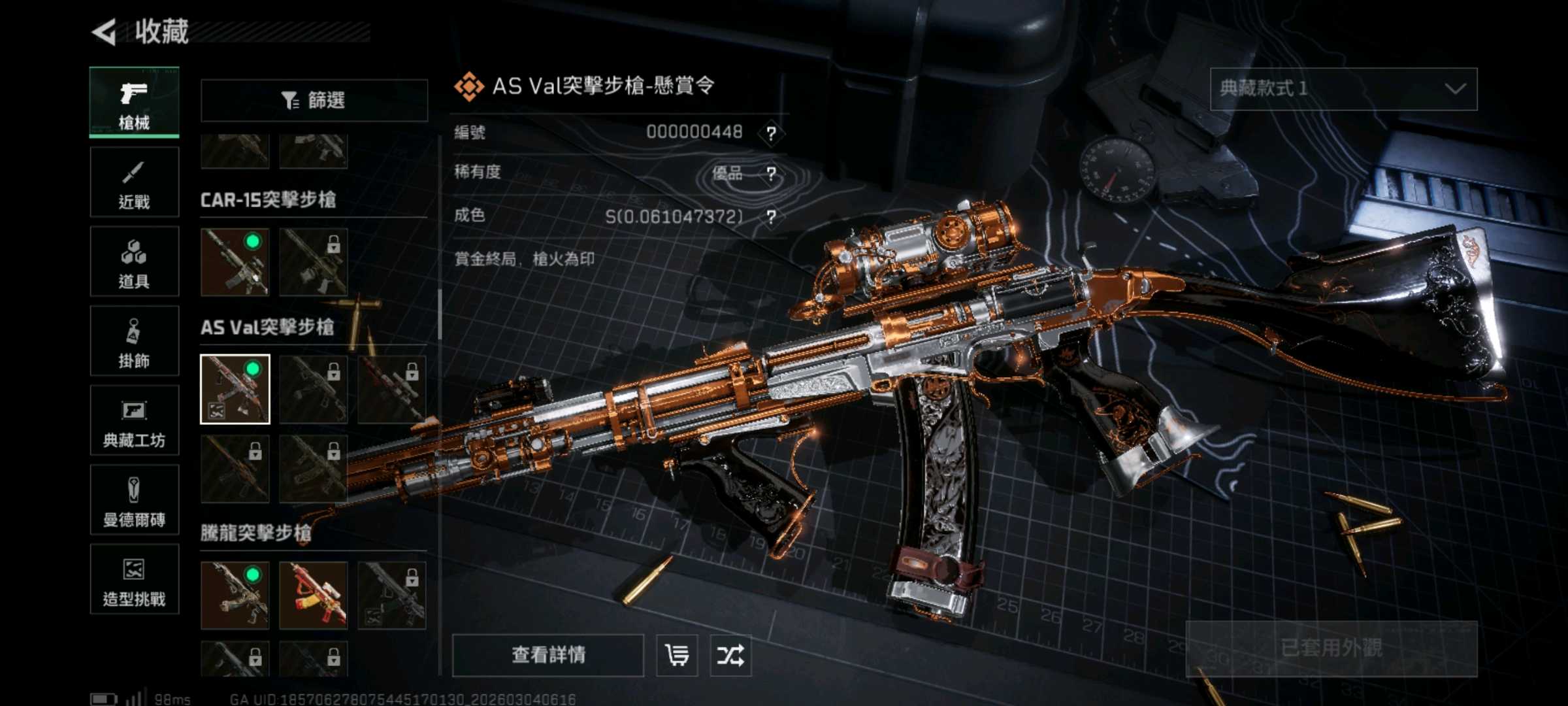Viewport: 1568px width, 706px height.
Task: Open the 掛飾 charms category
Action: 134,341
